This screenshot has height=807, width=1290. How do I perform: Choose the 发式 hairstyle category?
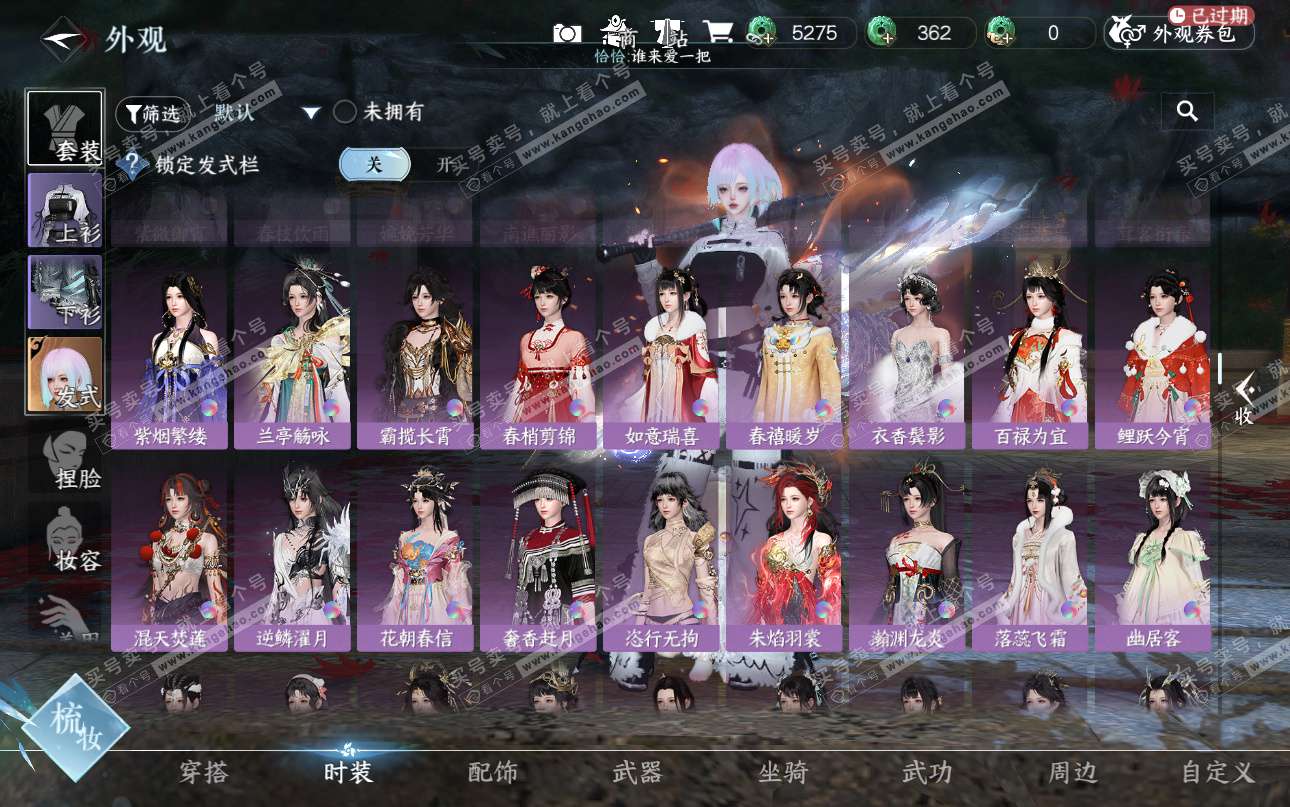(65, 375)
